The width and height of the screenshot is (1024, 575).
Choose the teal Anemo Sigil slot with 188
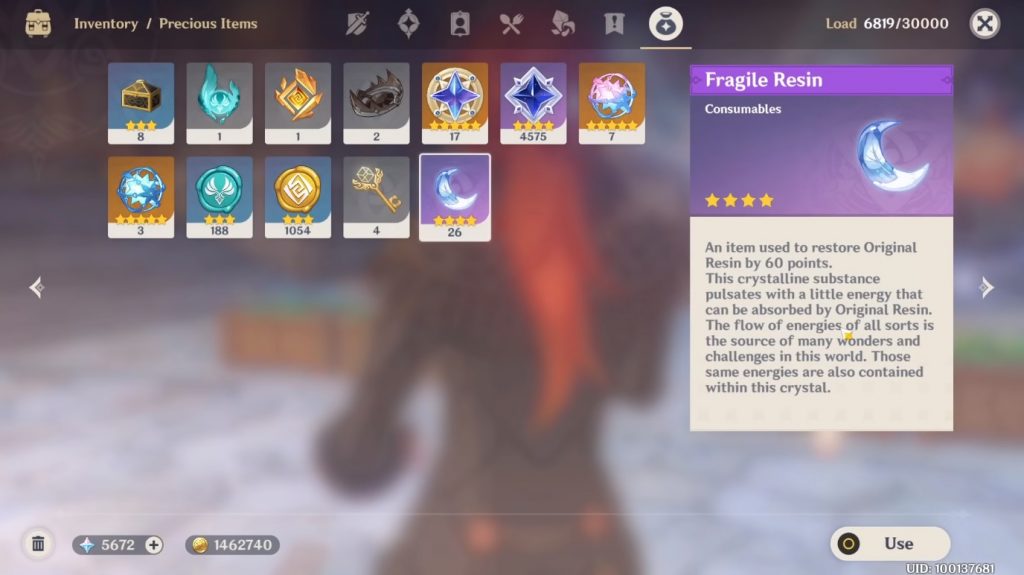click(x=219, y=196)
